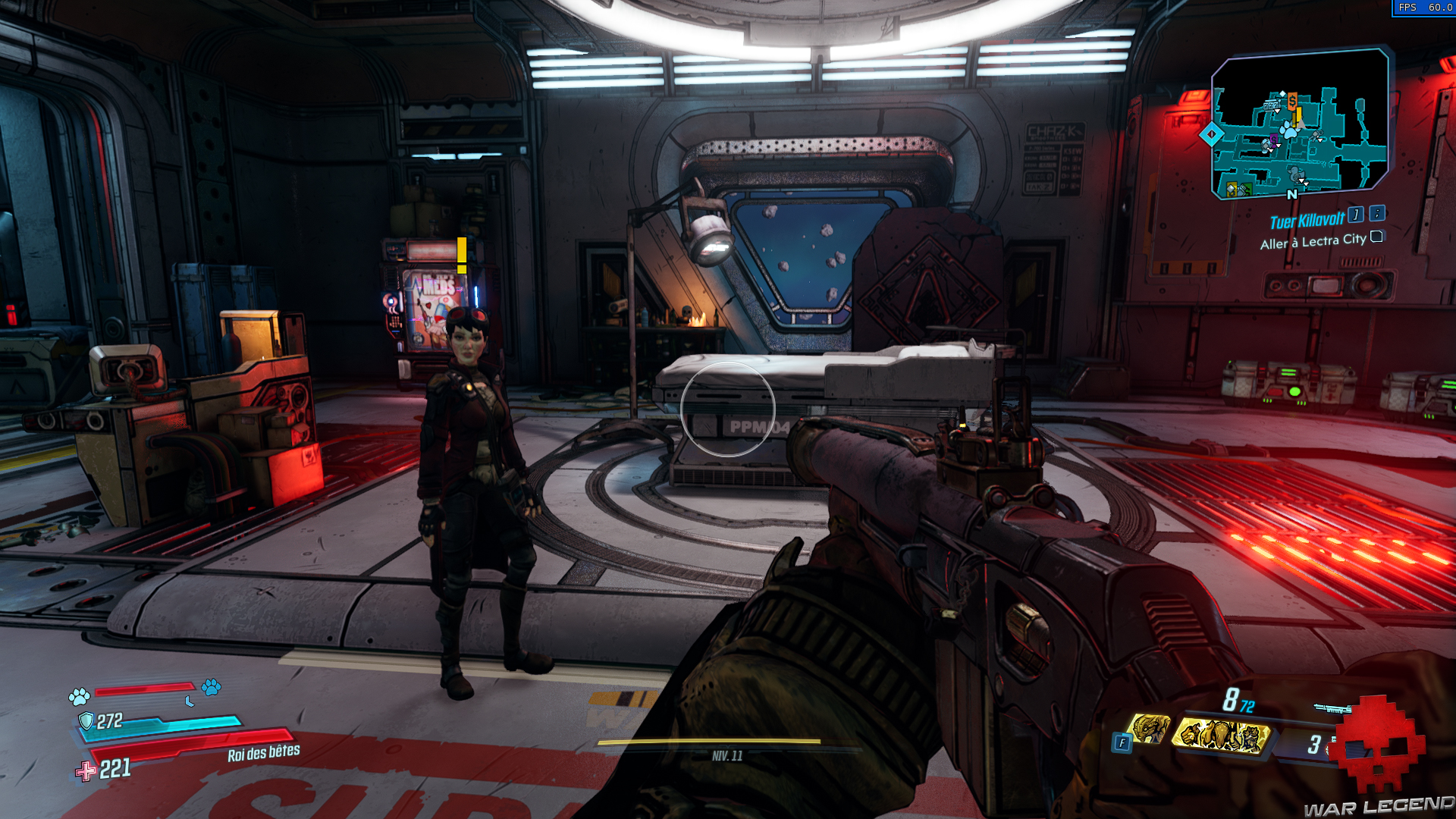Click the Aller à Lectra City objective text

pyautogui.click(x=1313, y=241)
